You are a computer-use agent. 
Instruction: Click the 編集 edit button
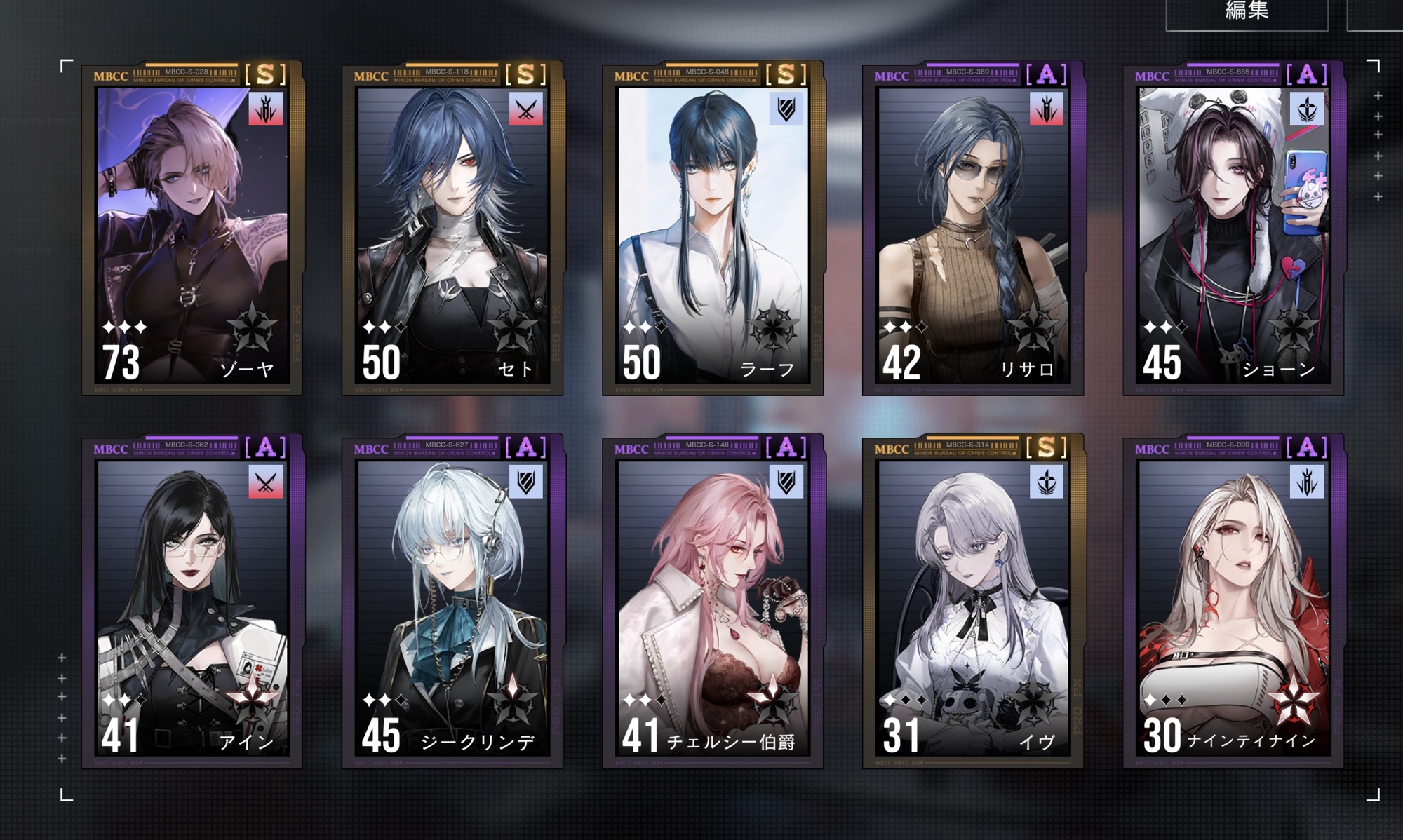[x=1247, y=13]
